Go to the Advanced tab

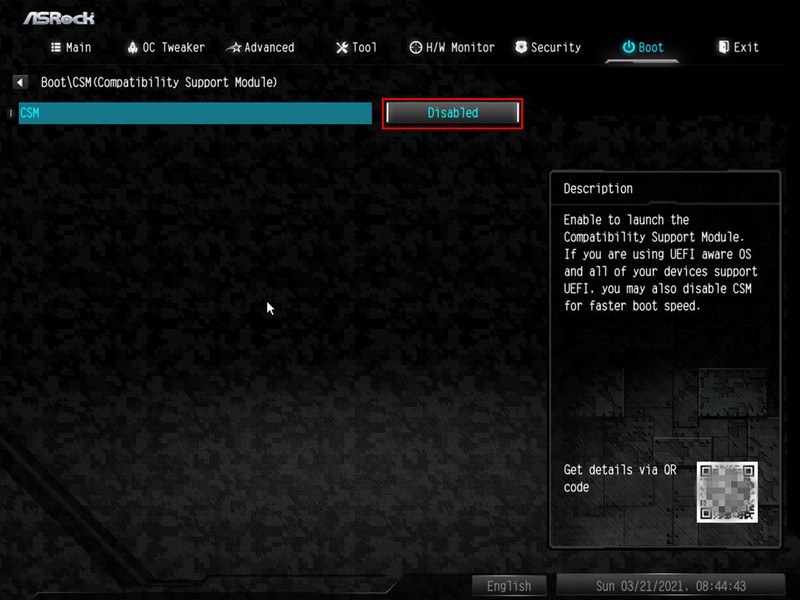[x=260, y=47]
